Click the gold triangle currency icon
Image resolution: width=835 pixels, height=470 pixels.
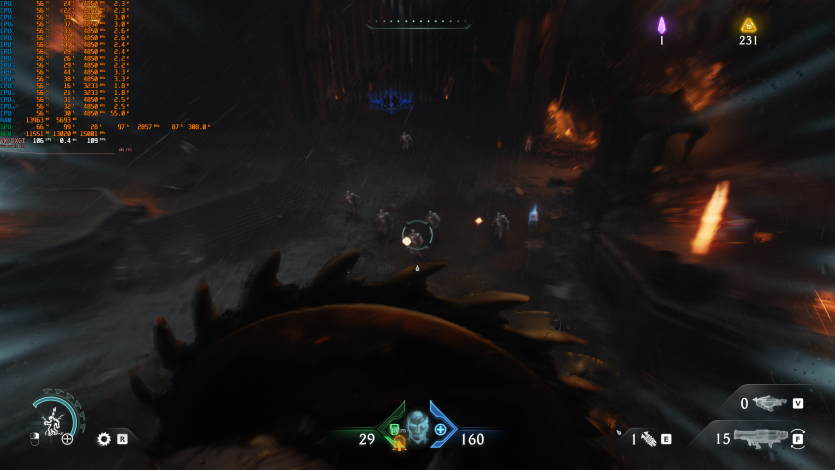[x=748, y=25]
